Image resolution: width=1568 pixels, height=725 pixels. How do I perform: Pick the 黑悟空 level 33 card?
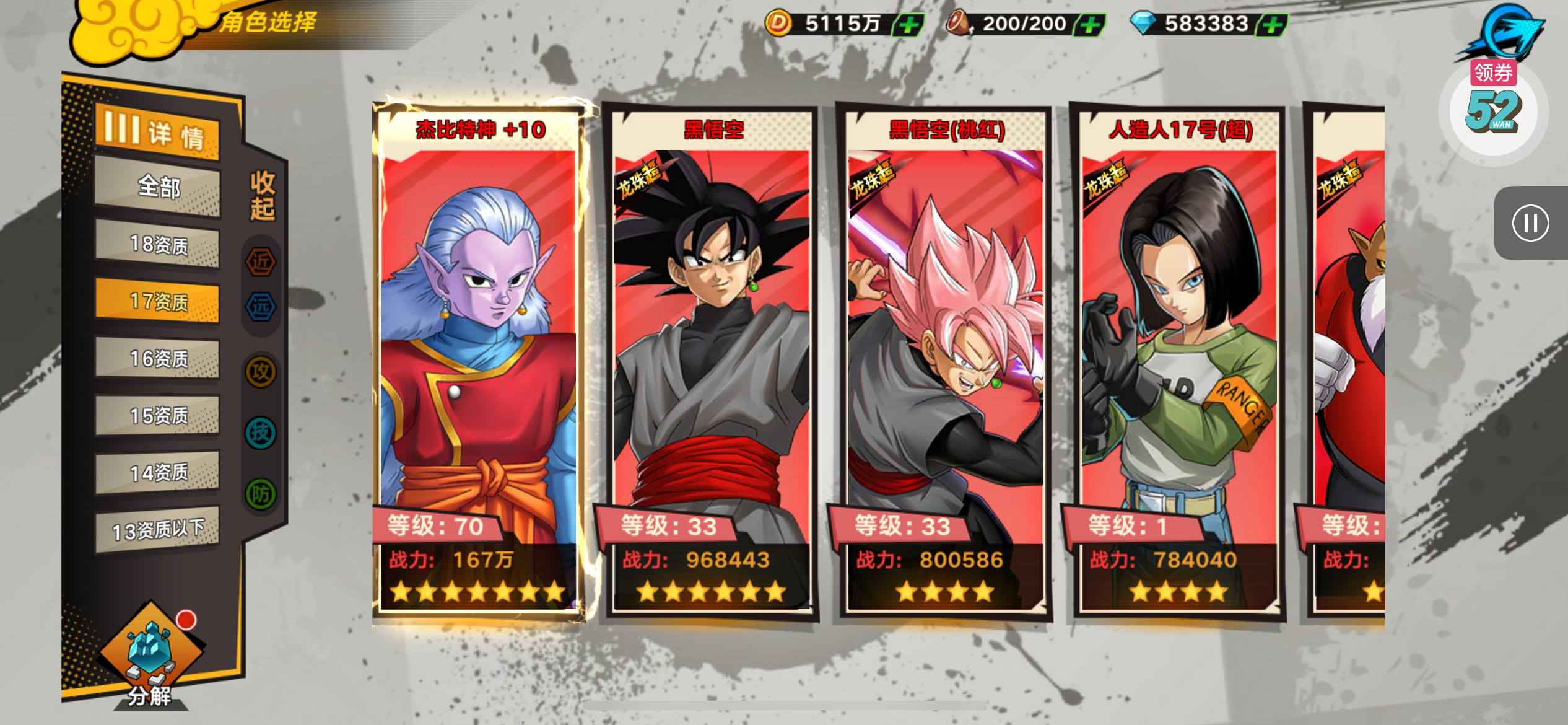pyautogui.click(x=711, y=359)
